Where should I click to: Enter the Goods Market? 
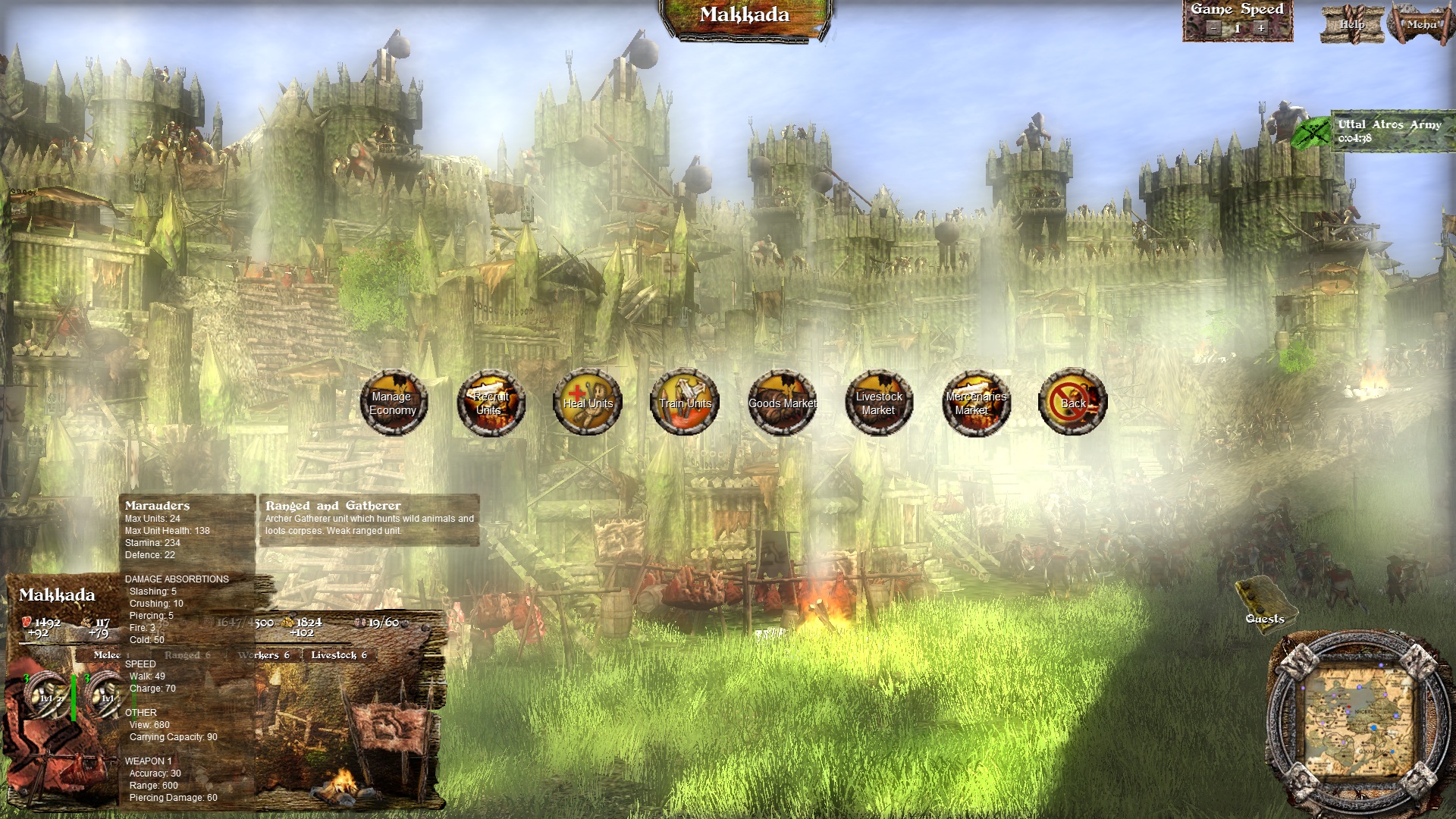782,403
